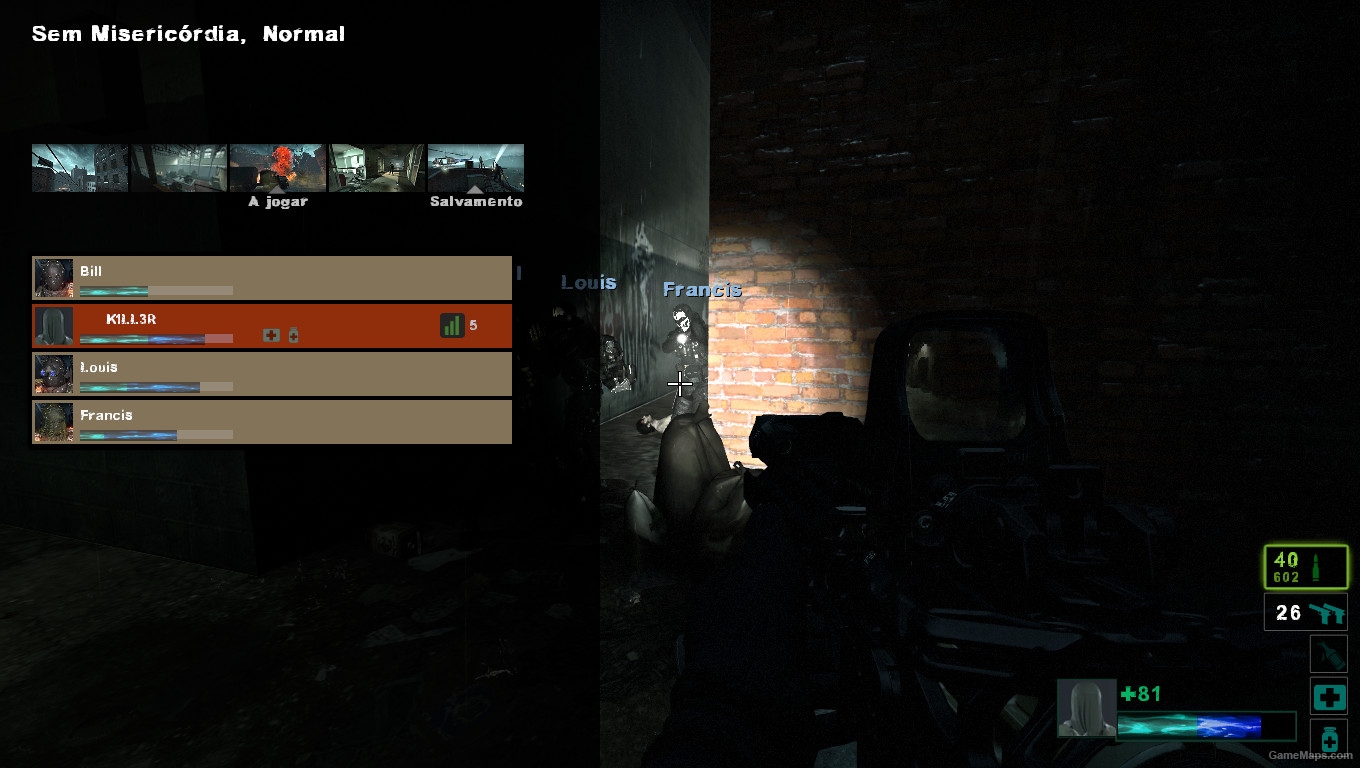This screenshot has height=768, width=1360.
Task: Select the Molotov inventory slot icon
Action: pos(1329,654)
